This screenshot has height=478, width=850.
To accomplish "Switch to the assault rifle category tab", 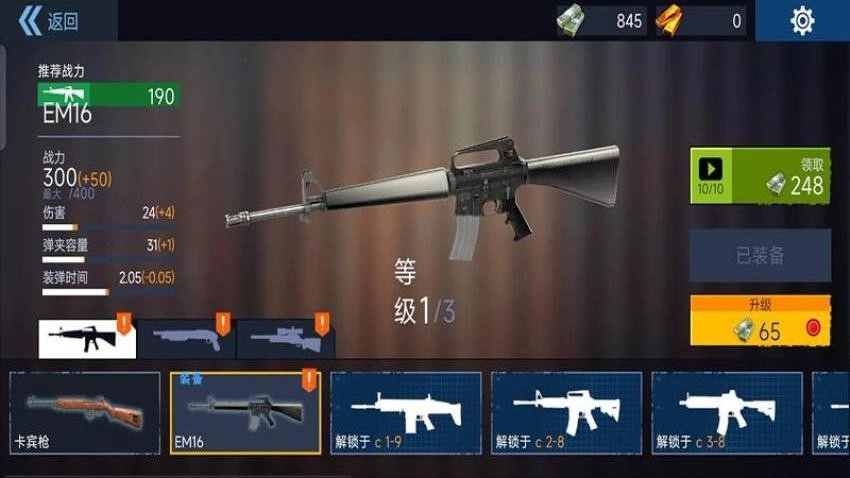I will 86,339.
